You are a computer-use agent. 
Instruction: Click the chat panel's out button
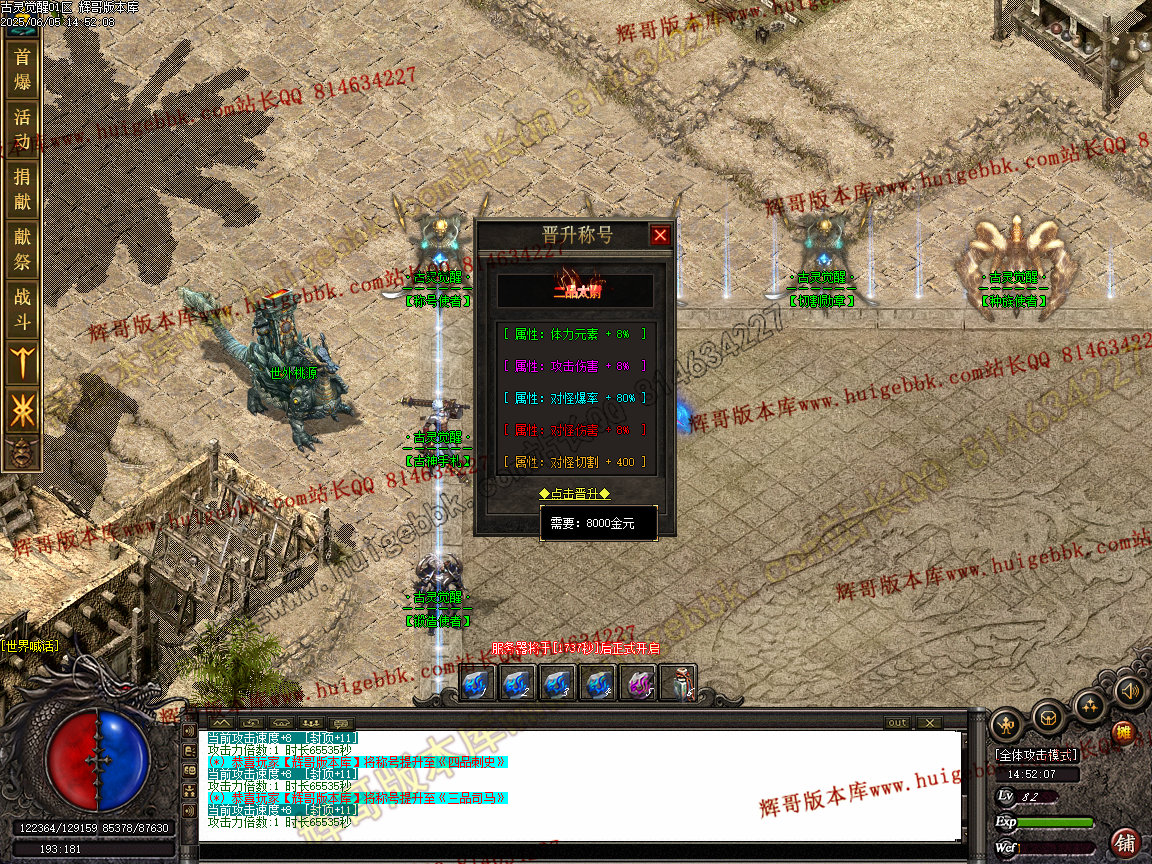coord(897,723)
